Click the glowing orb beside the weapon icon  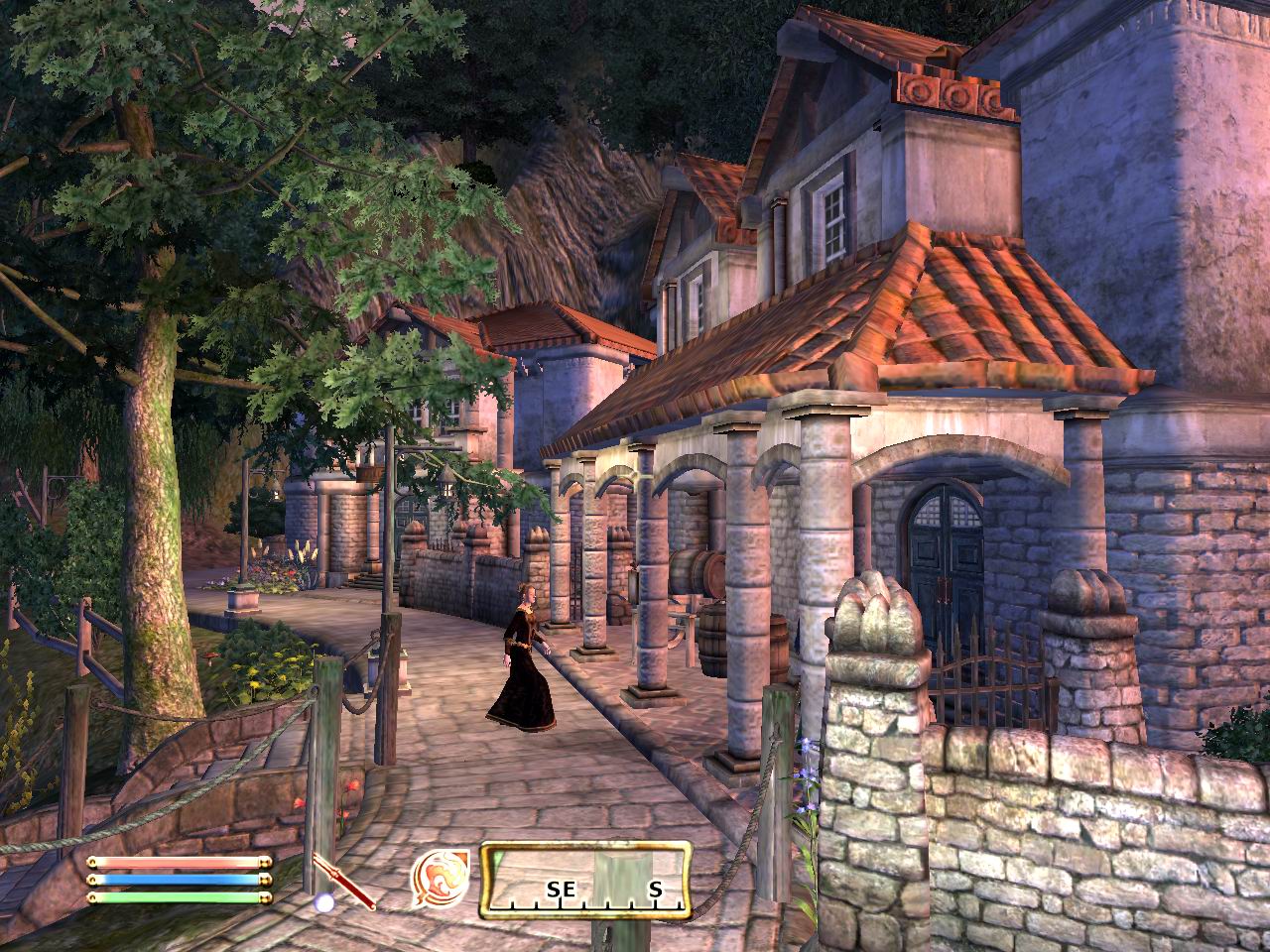[x=321, y=902]
